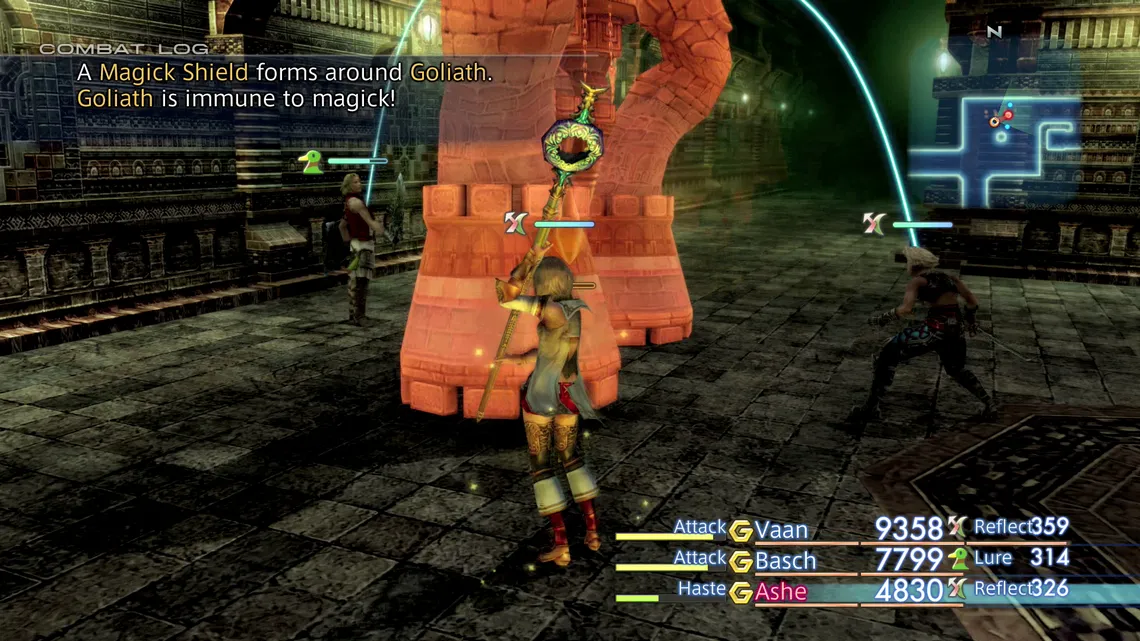Toggle the gambit icon beside Basch
Screen dimensions: 1140x641
pos(740,562)
